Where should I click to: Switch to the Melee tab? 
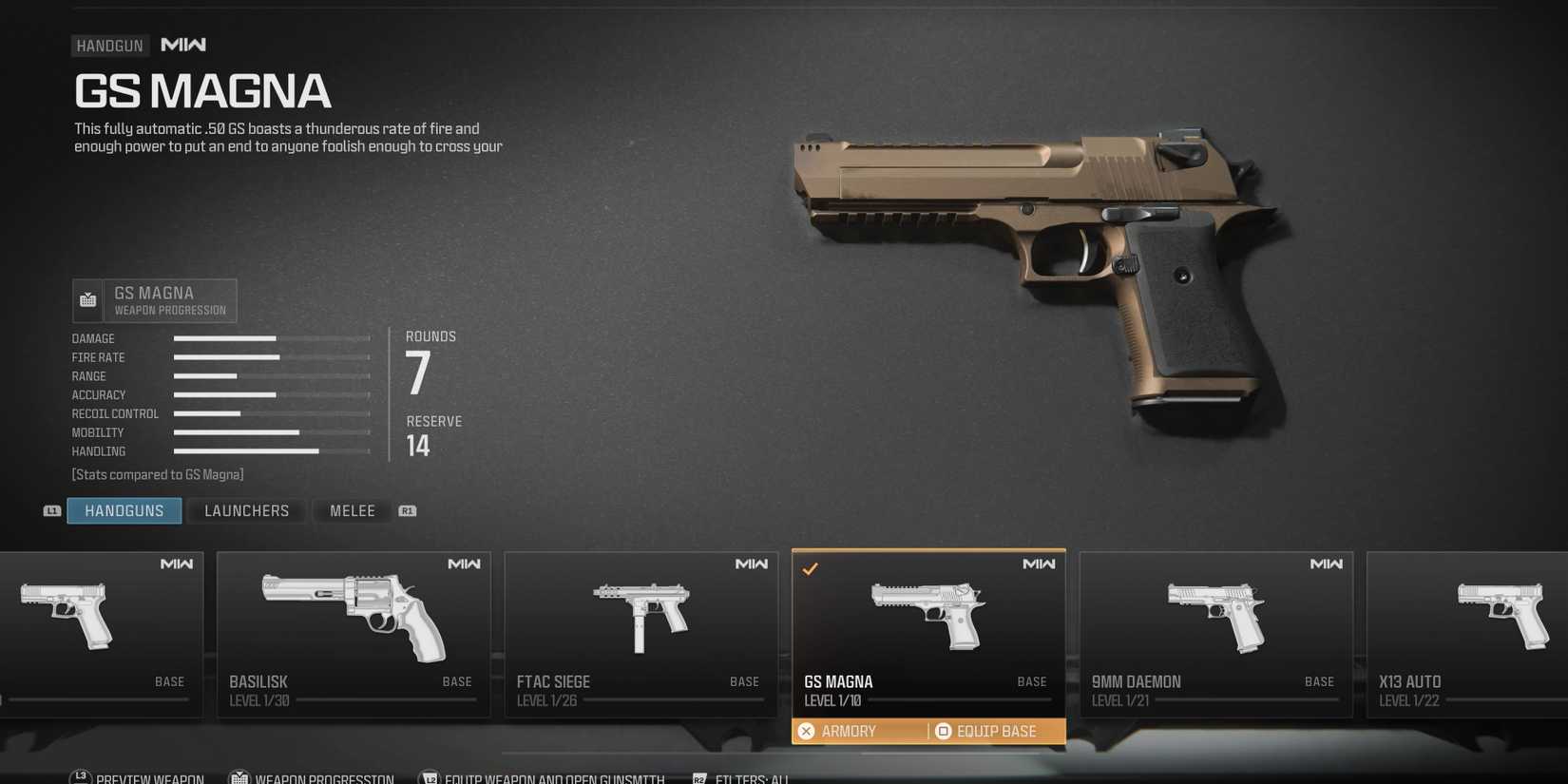pos(352,510)
